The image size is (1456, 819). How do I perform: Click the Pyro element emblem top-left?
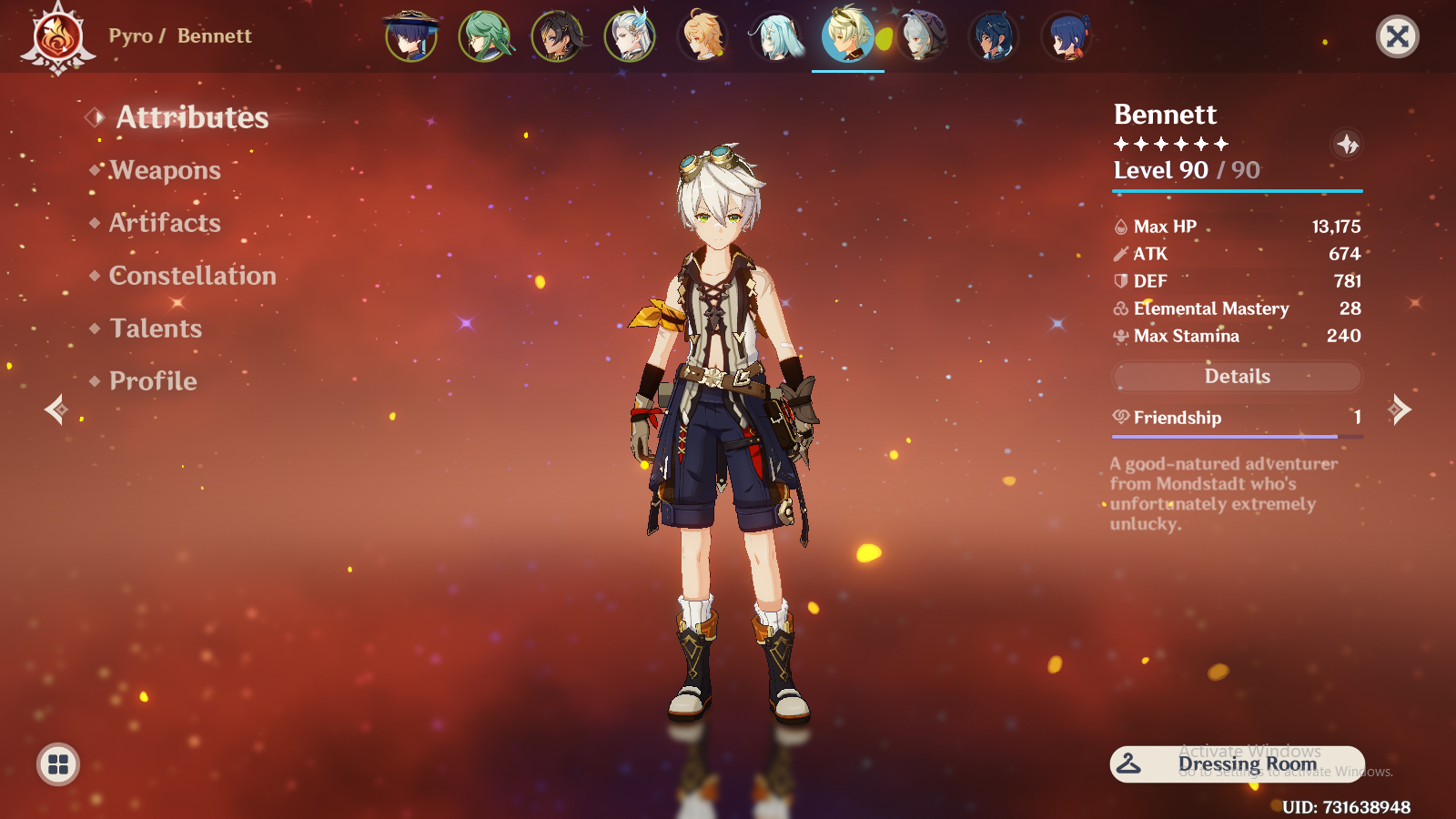pos(57,37)
